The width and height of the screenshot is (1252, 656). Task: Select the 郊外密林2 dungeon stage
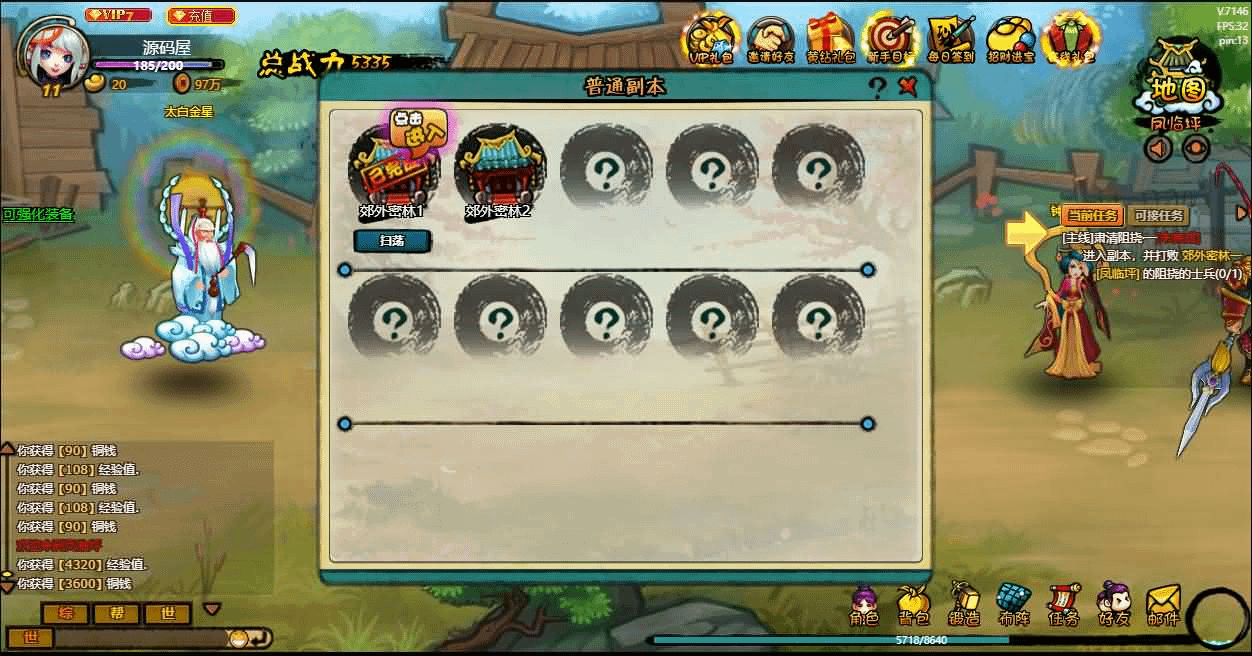[x=499, y=167]
